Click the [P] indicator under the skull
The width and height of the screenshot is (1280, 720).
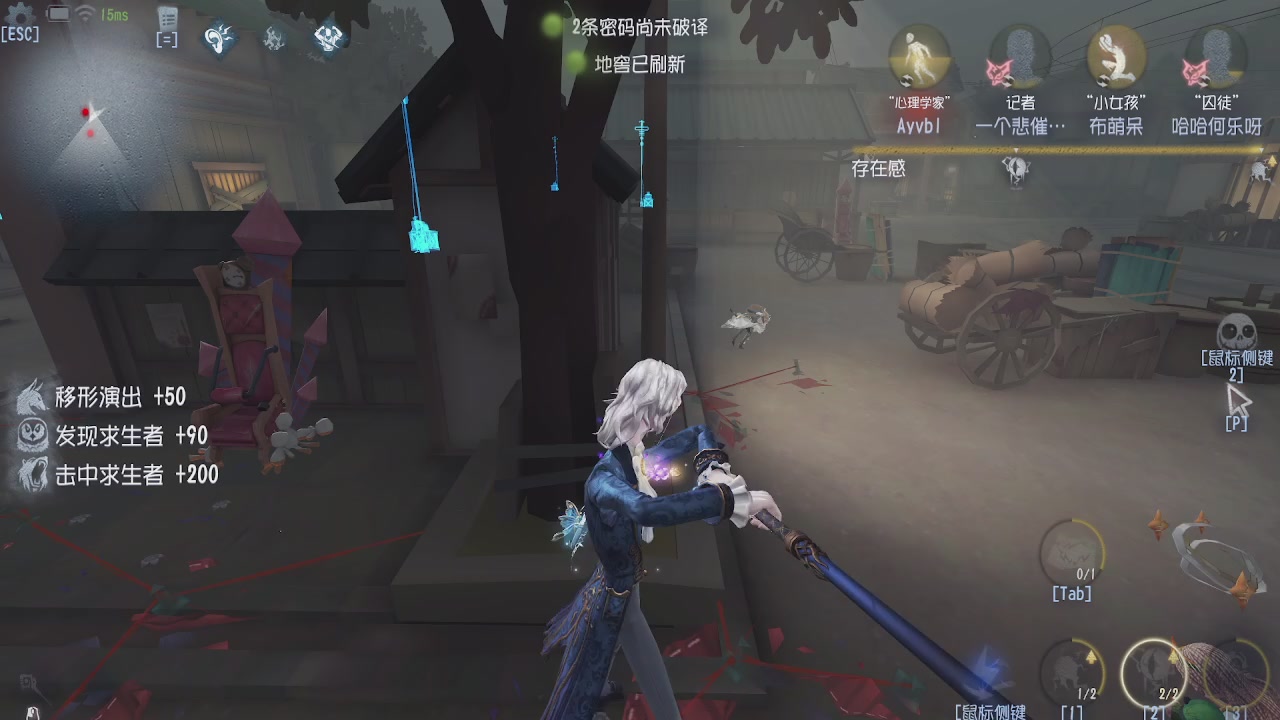[x=1237, y=424]
